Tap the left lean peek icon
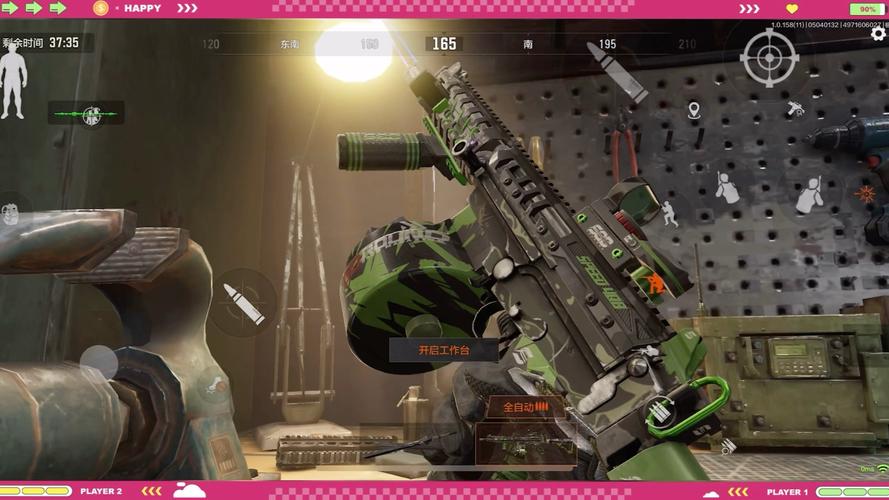The width and height of the screenshot is (889, 500). 727,187
